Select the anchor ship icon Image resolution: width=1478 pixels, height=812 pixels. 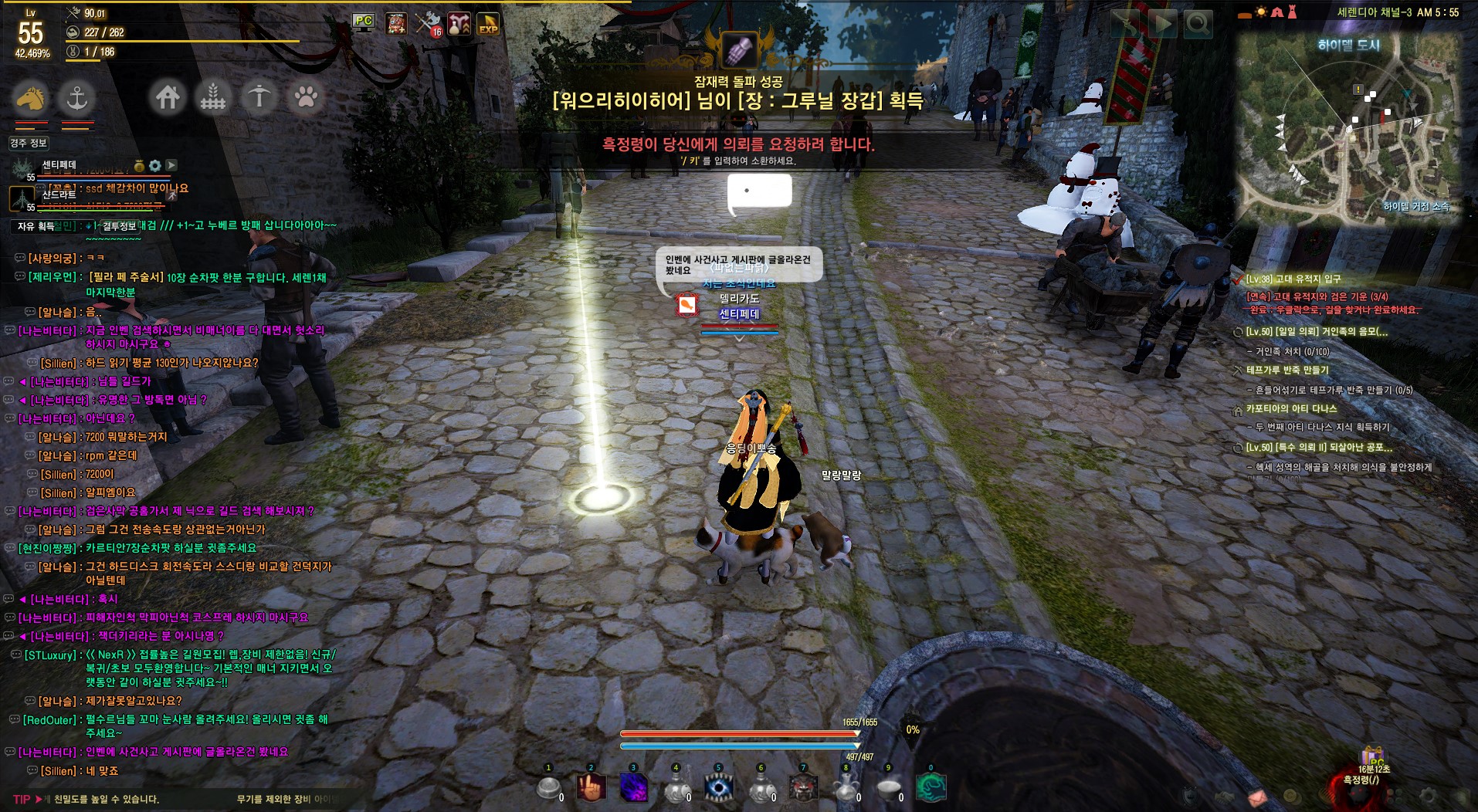point(76,98)
